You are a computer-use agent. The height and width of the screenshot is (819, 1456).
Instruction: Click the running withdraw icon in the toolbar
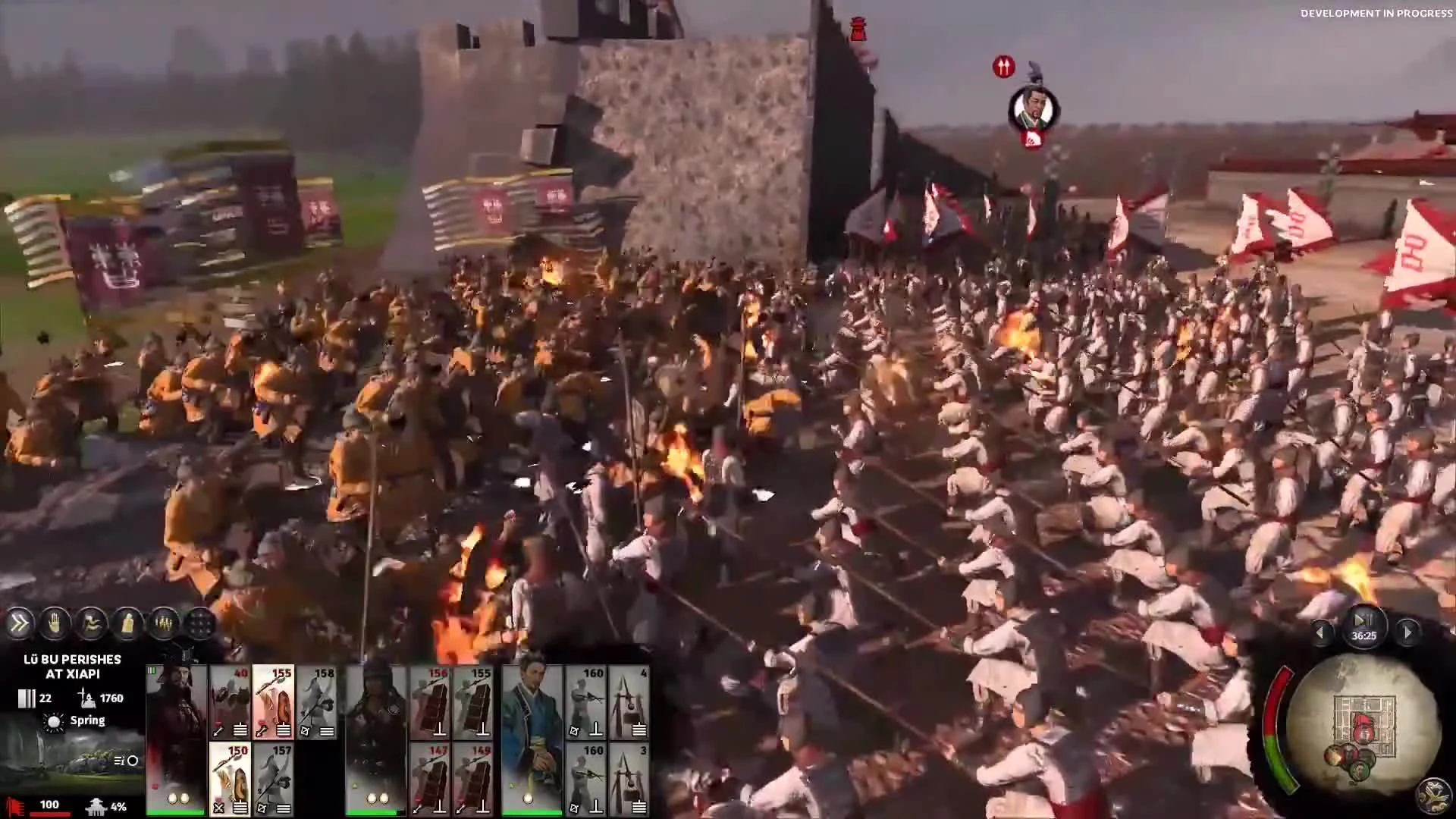(x=92, y=624)
